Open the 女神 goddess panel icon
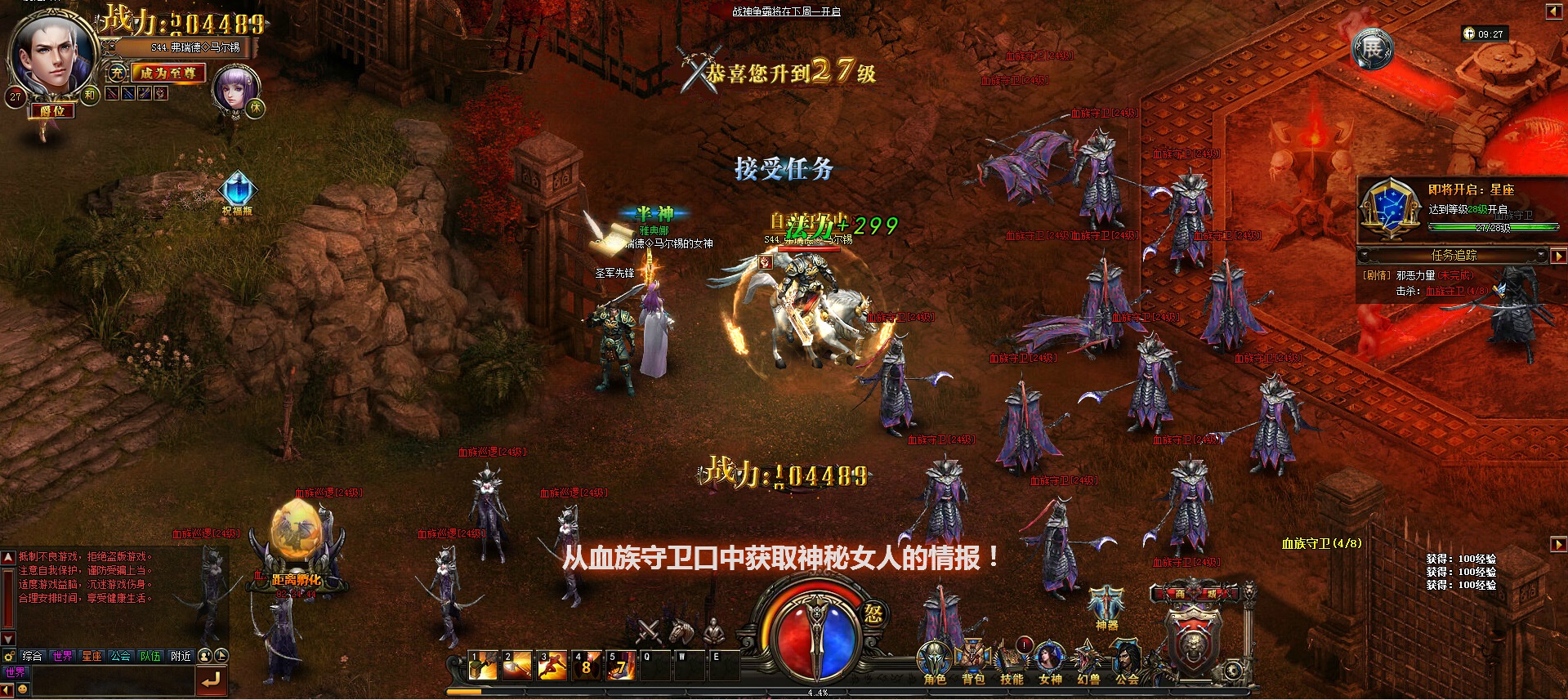The image size is (1568, 700). point(1048,657)
